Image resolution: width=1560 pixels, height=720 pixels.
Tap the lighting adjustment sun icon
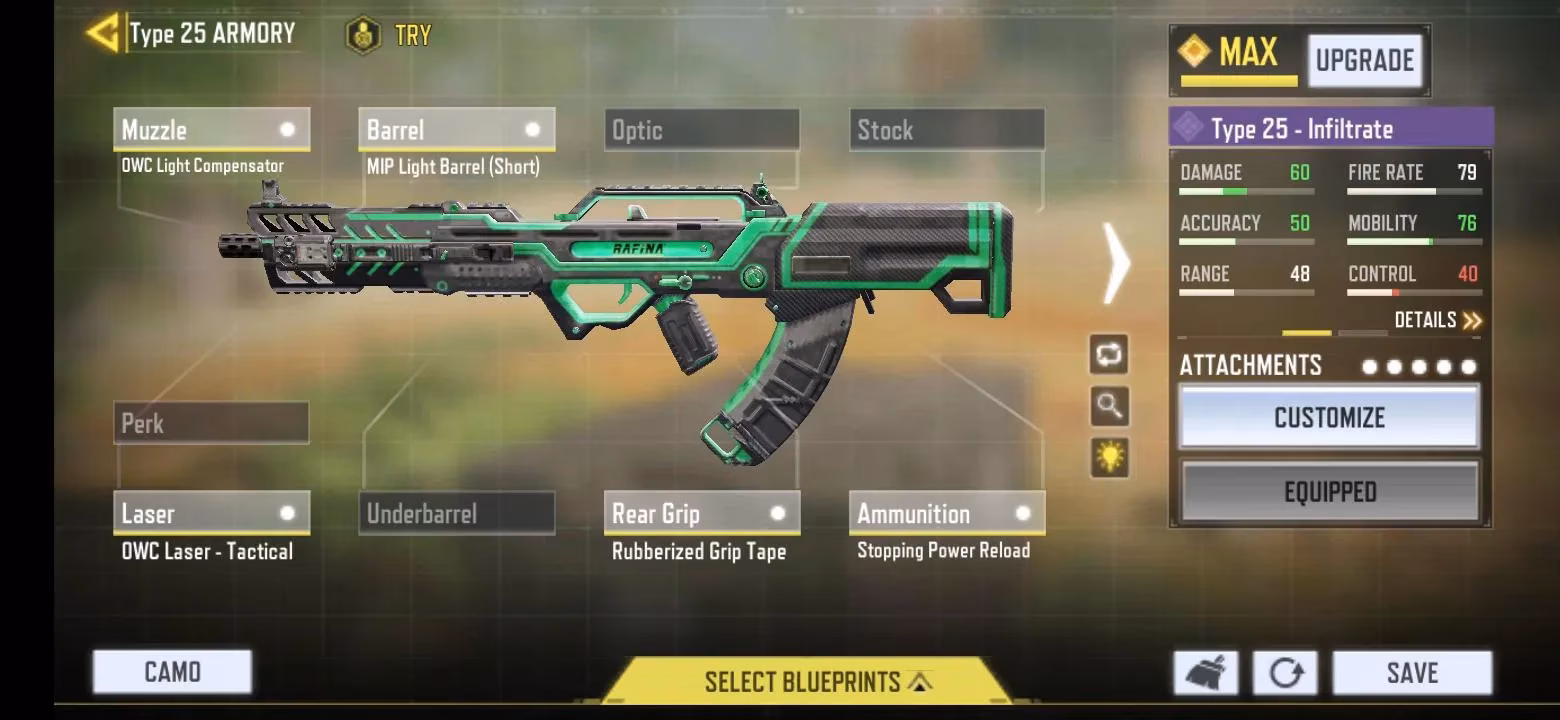tap(1110, 456)
